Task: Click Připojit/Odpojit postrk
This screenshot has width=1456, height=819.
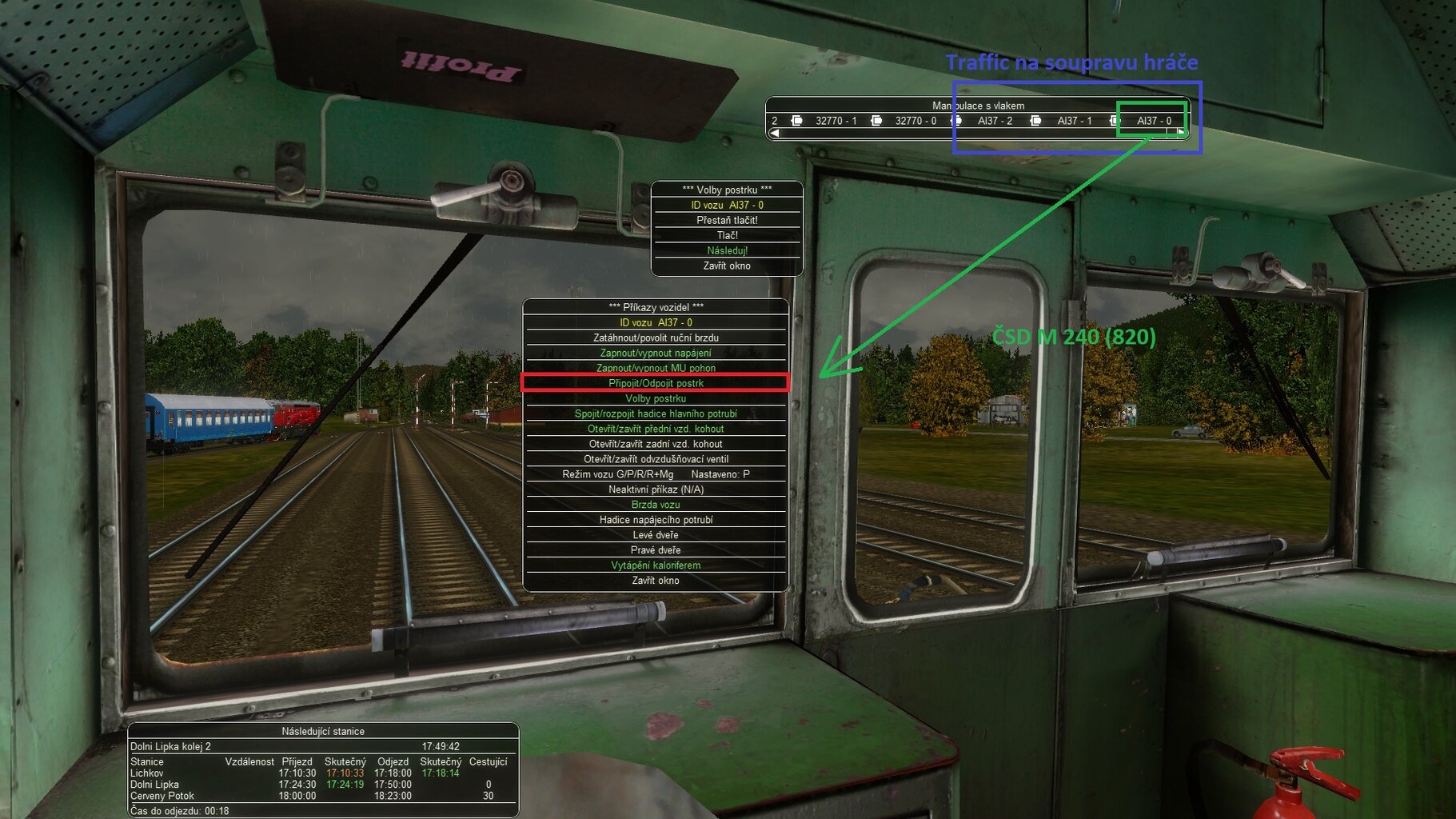Action: tap(656, 383)
